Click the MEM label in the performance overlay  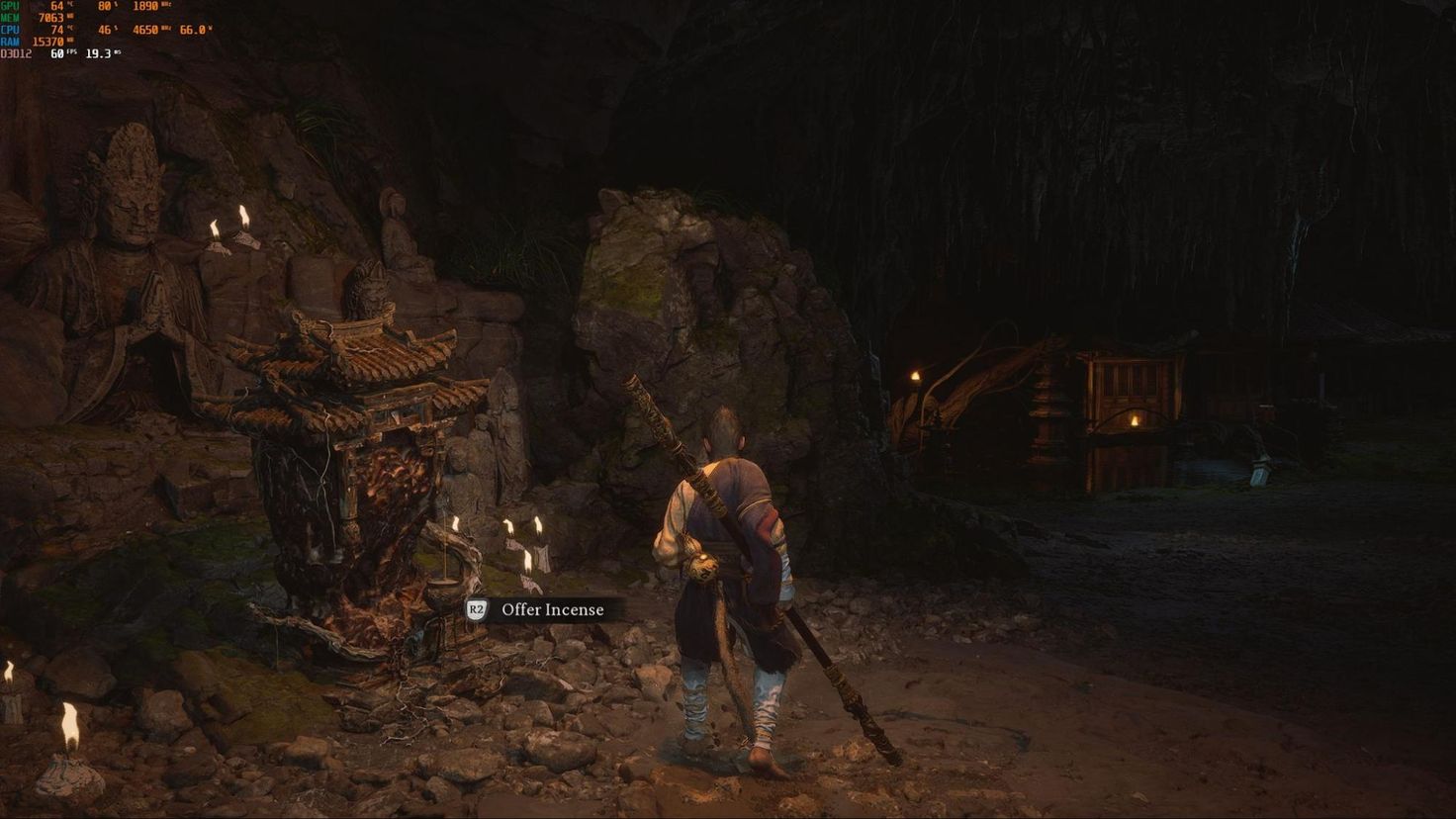11,18
